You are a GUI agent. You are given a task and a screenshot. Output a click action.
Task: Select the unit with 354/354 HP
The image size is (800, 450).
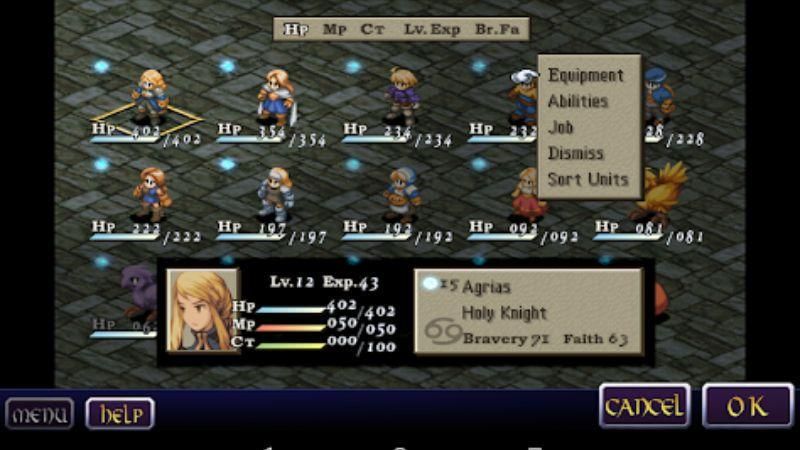[x=274, y=96]
